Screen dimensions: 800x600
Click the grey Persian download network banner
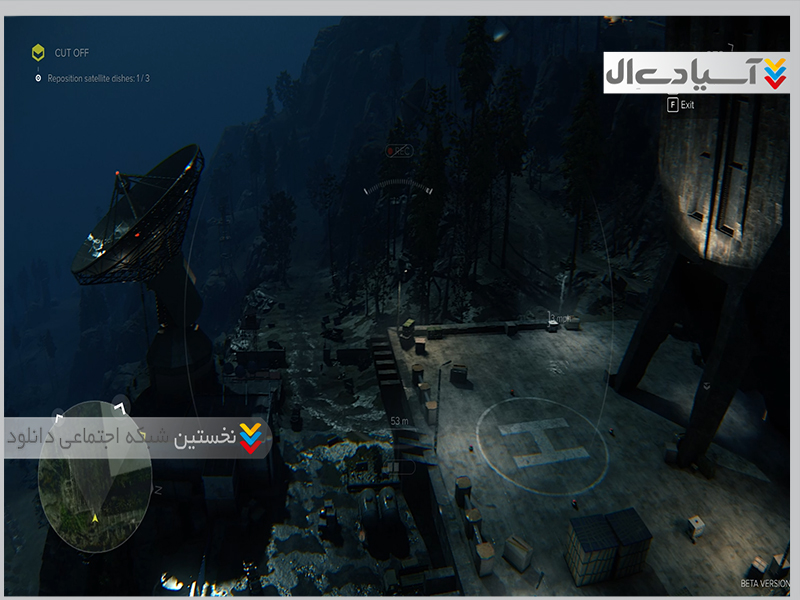(x=140, y=438)
